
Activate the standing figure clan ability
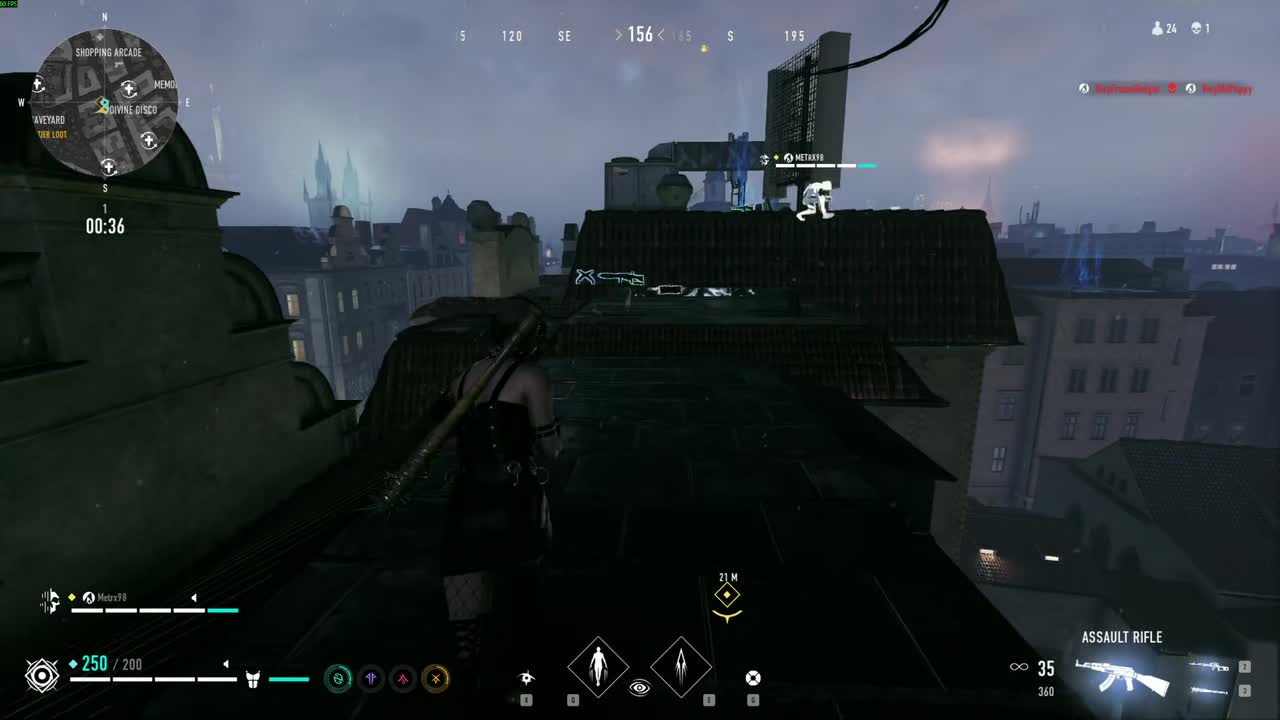pyautogui.click(x=598, y=667)
